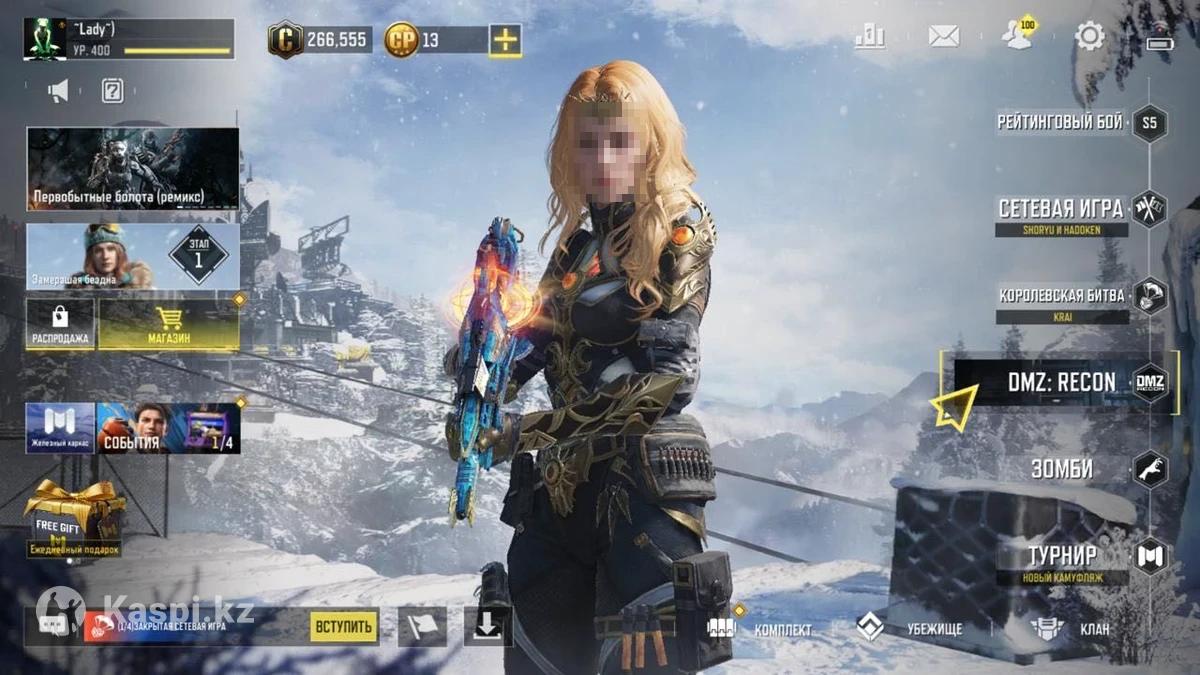Open the Lady player profile
Image resolution: width=1200 pixels, height=675 pixels.
pos(128,39)
